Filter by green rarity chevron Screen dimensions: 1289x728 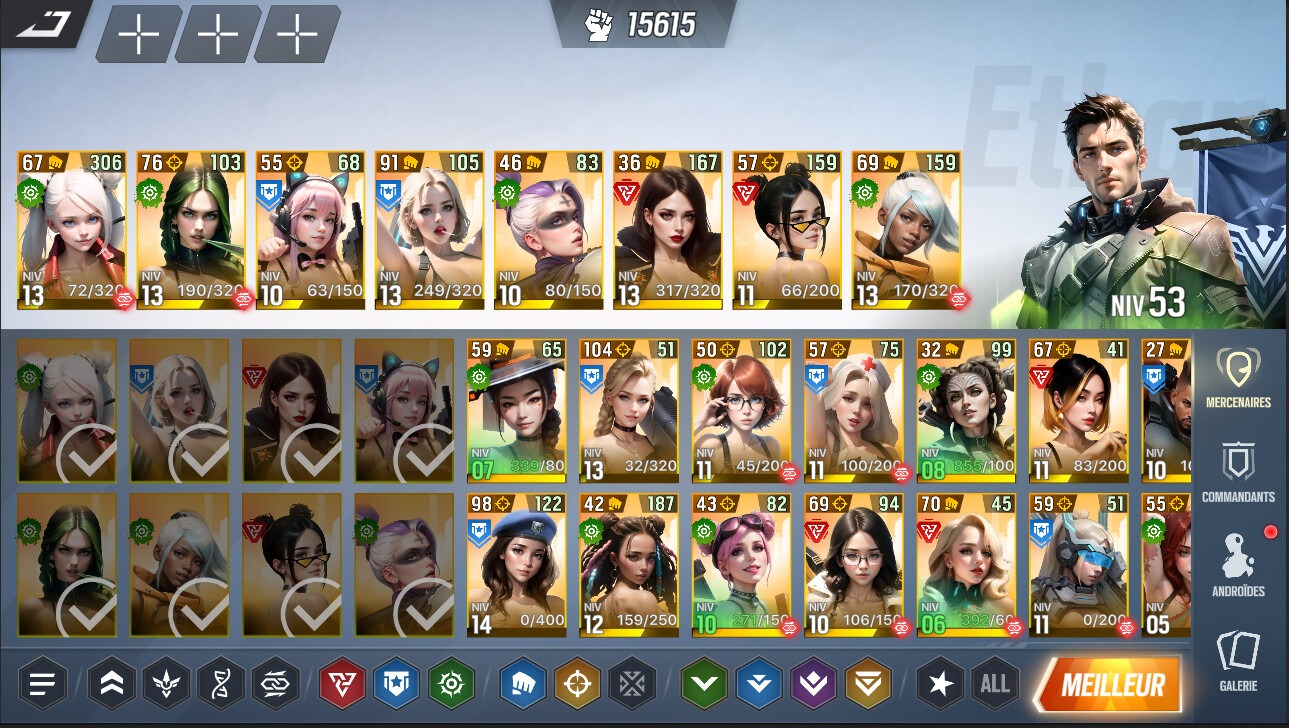point(705,684)
